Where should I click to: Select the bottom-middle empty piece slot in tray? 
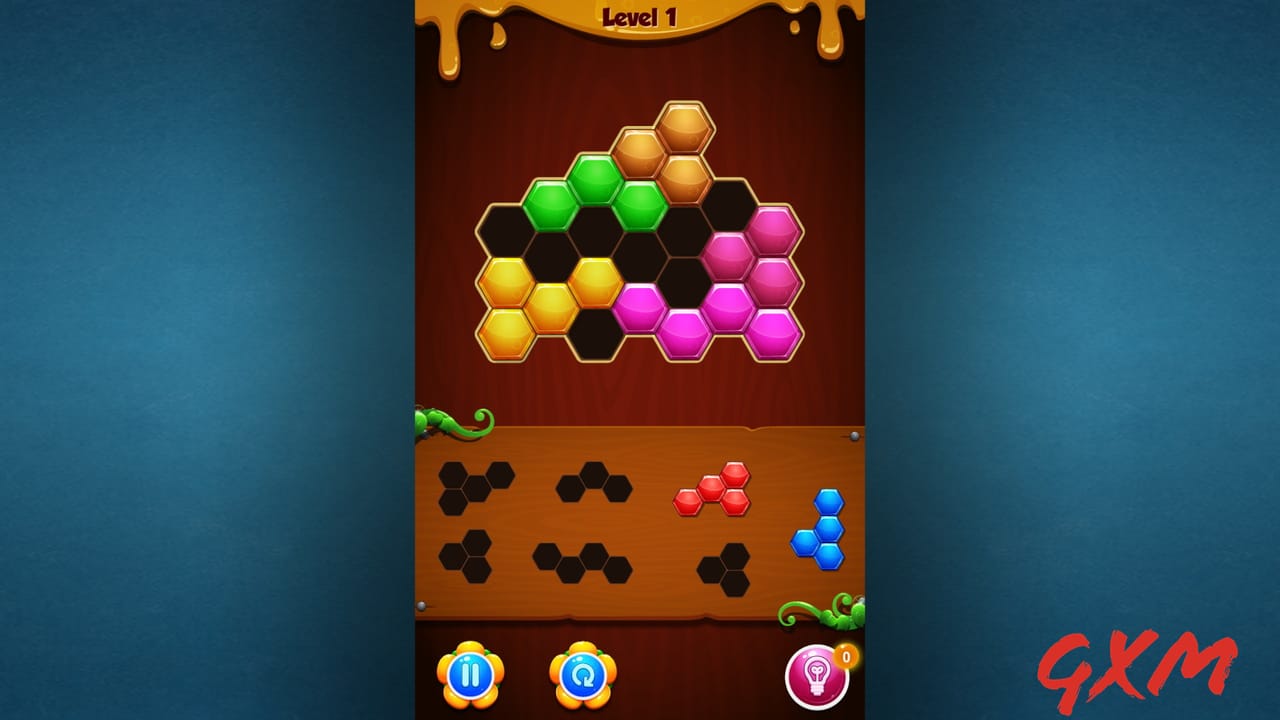(x=578, y=560)
